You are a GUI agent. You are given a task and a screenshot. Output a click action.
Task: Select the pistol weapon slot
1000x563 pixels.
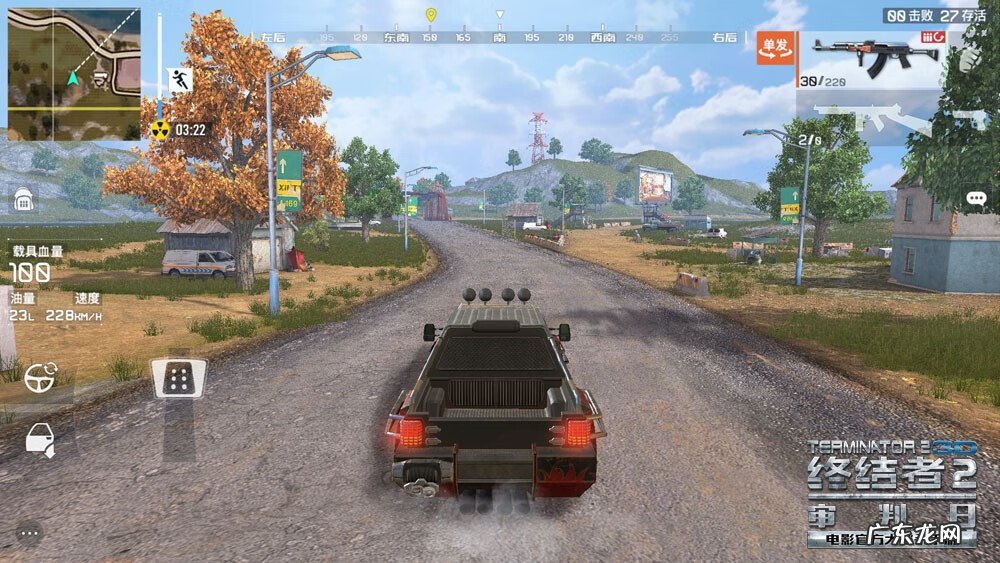click(968, 118)
